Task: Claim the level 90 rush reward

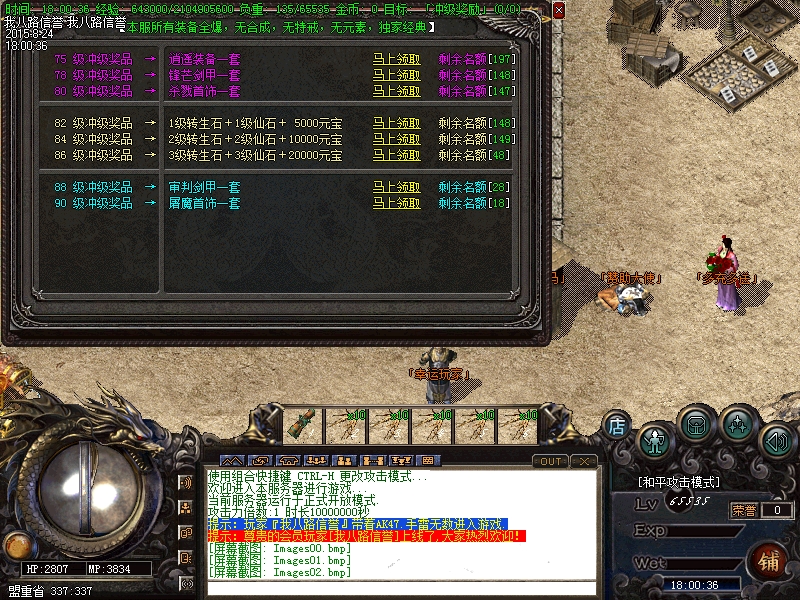Action: [396, 203]
